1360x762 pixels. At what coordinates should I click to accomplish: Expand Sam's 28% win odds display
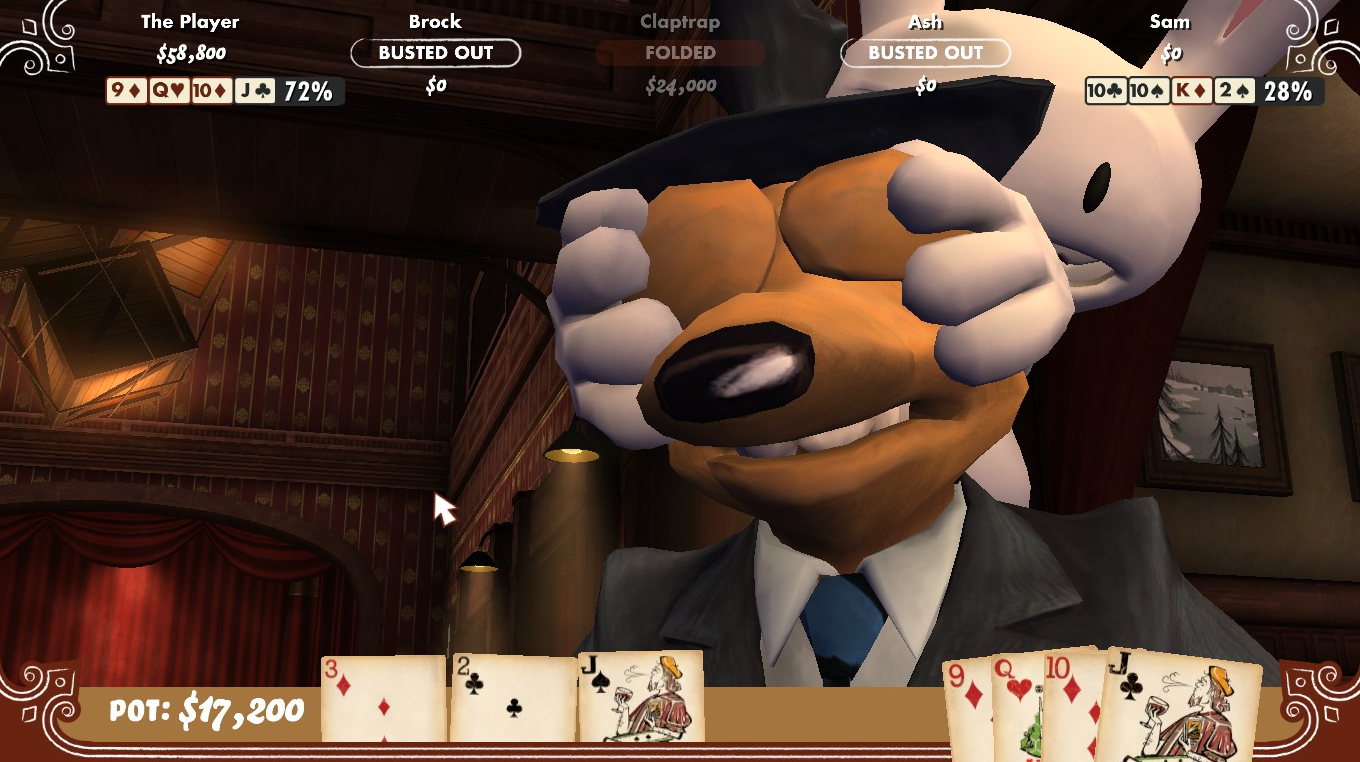(x=1290, y=90)
